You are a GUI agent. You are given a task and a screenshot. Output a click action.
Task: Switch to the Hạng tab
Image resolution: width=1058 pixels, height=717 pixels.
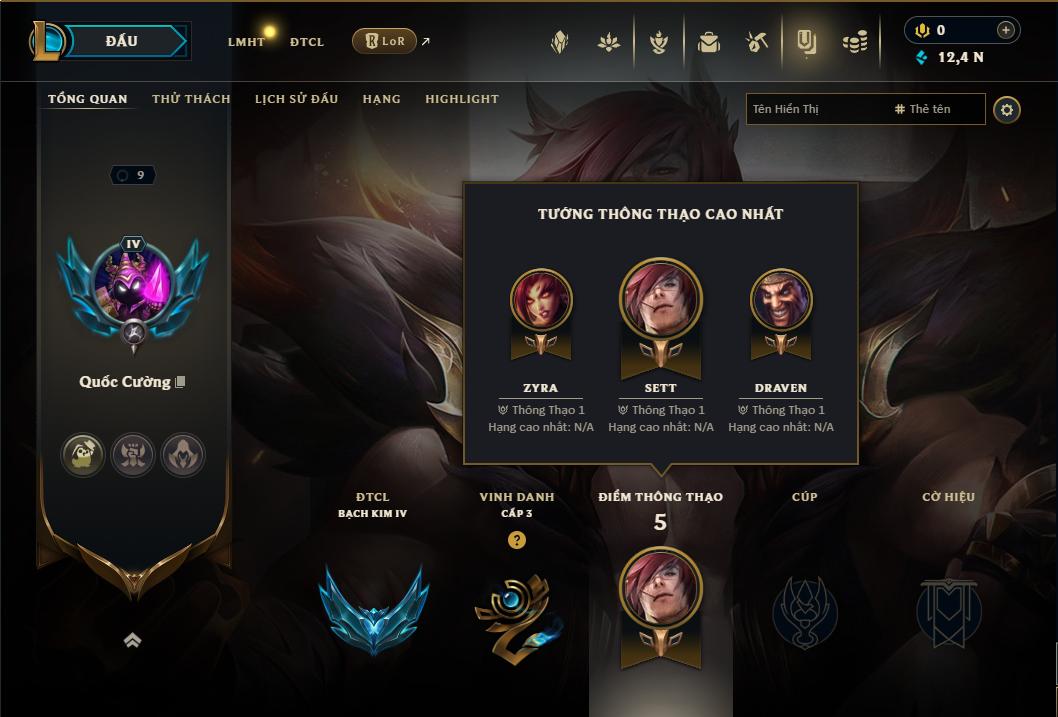pyautogui.click(x=381, y=99)
